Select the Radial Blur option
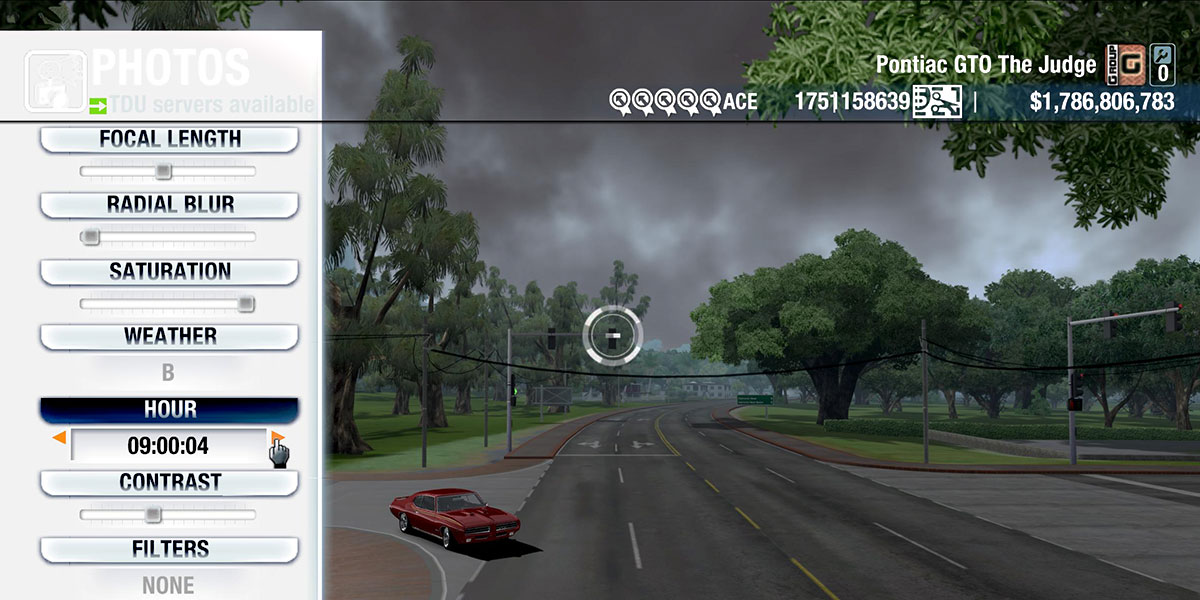This screenshot has height=600, width=1200. tap(169, 205)
